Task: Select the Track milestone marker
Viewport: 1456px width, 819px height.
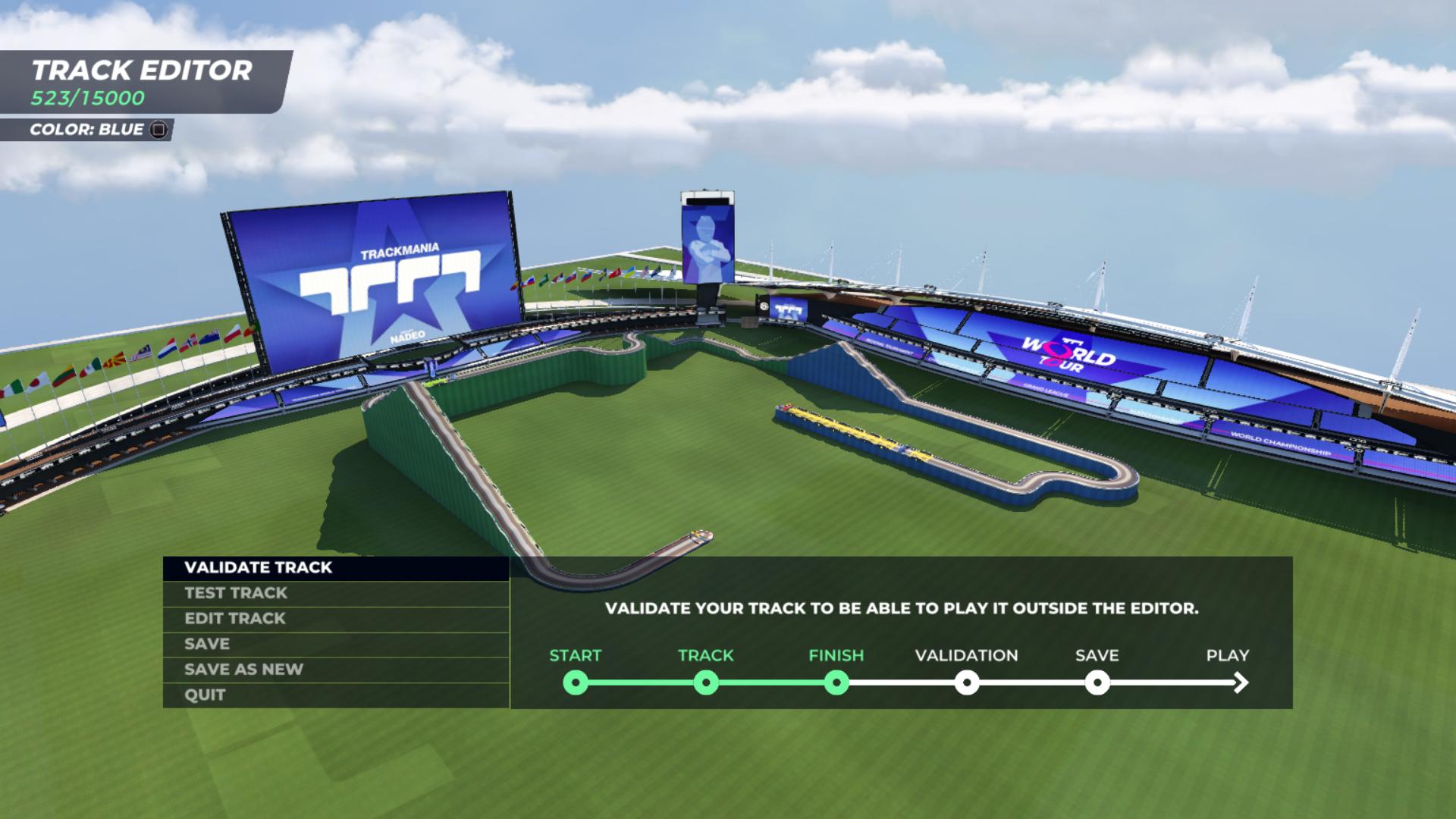Action: click(x=707, y=682)
